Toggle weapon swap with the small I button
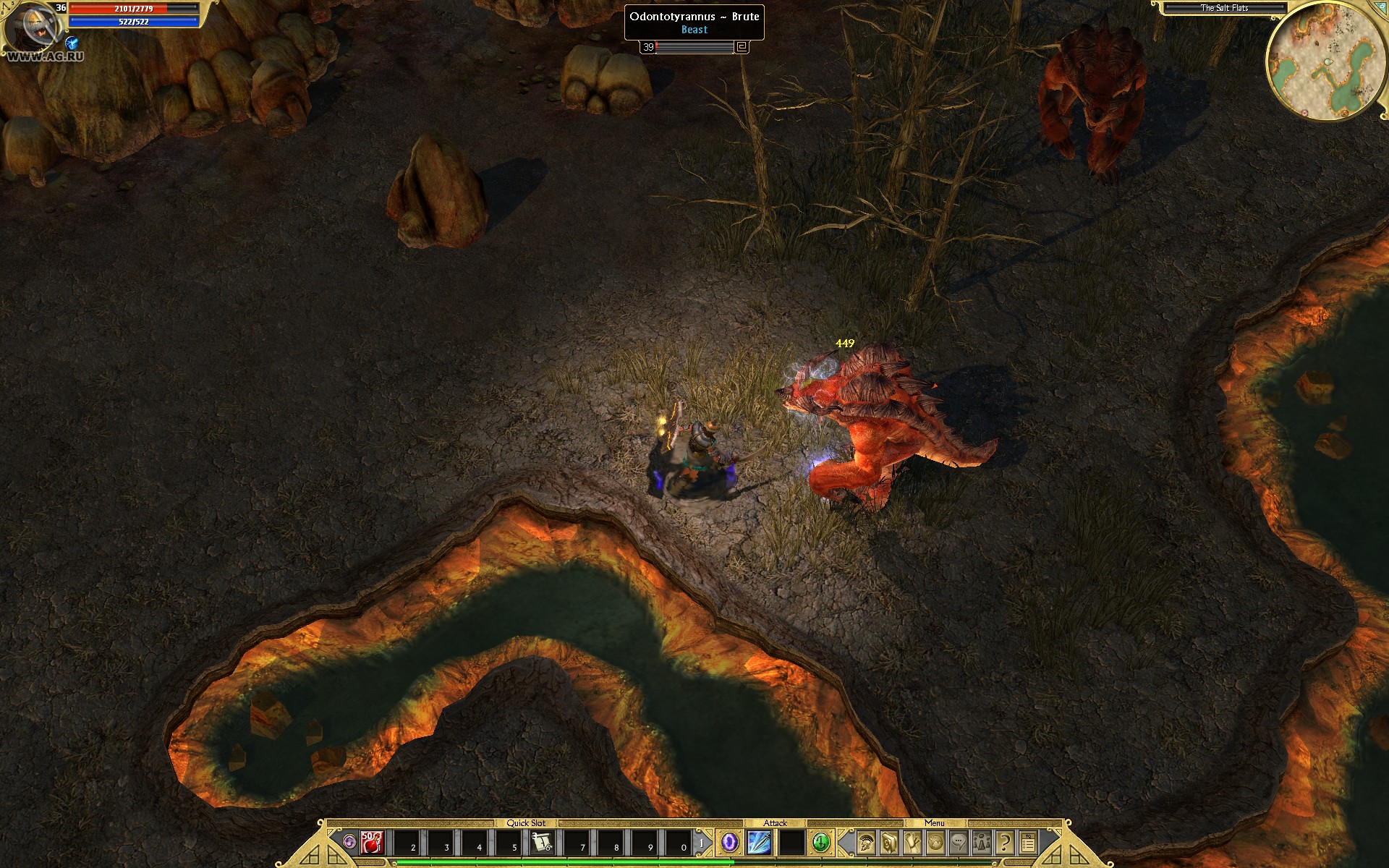 702,841
